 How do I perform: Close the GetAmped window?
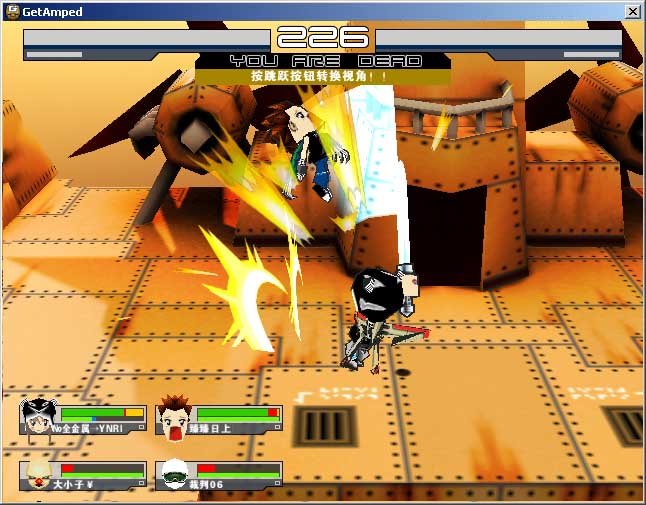tap(632, 11)
